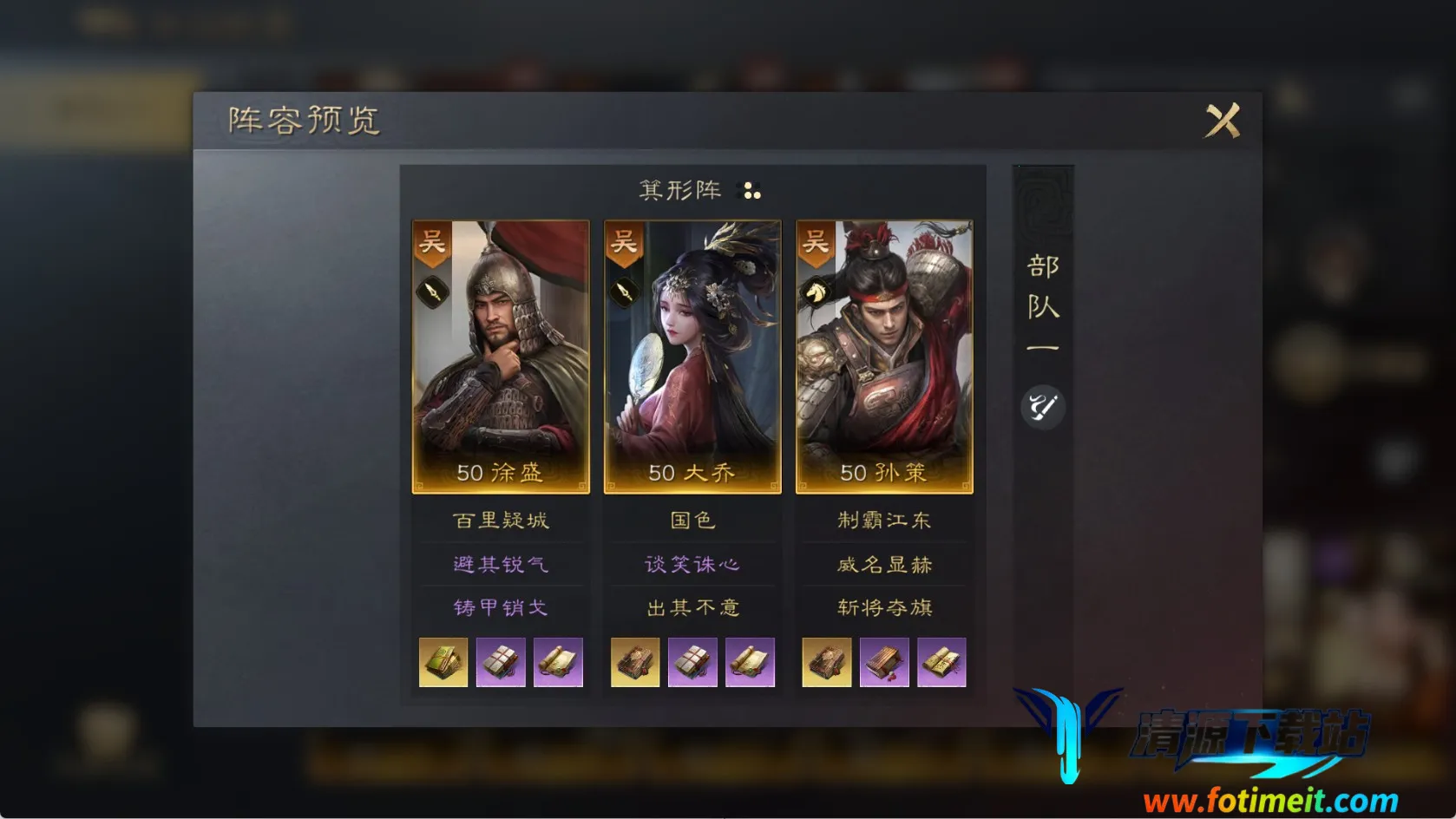Toggle 涂盛's skill 避其锐气

point(501,564)
